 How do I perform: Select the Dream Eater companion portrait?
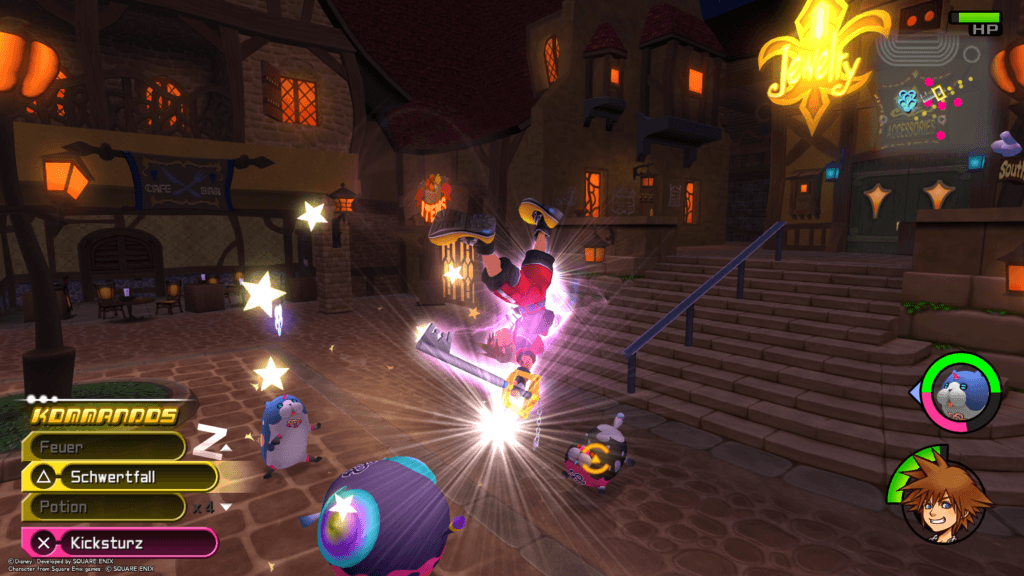(961, 392)
